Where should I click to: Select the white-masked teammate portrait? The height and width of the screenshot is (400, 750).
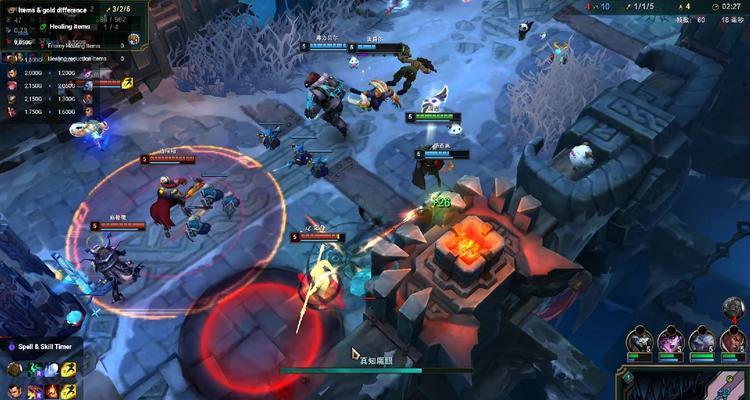click(x=641, y=341)
